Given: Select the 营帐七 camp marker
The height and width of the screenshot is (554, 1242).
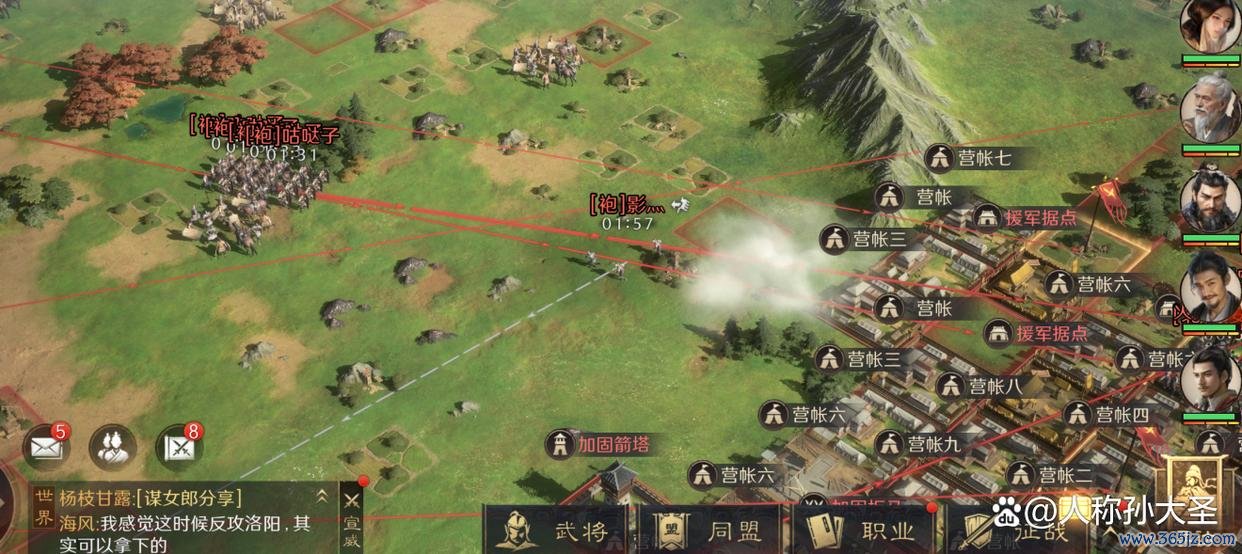Looking at the screenshot, I should 968,158.
